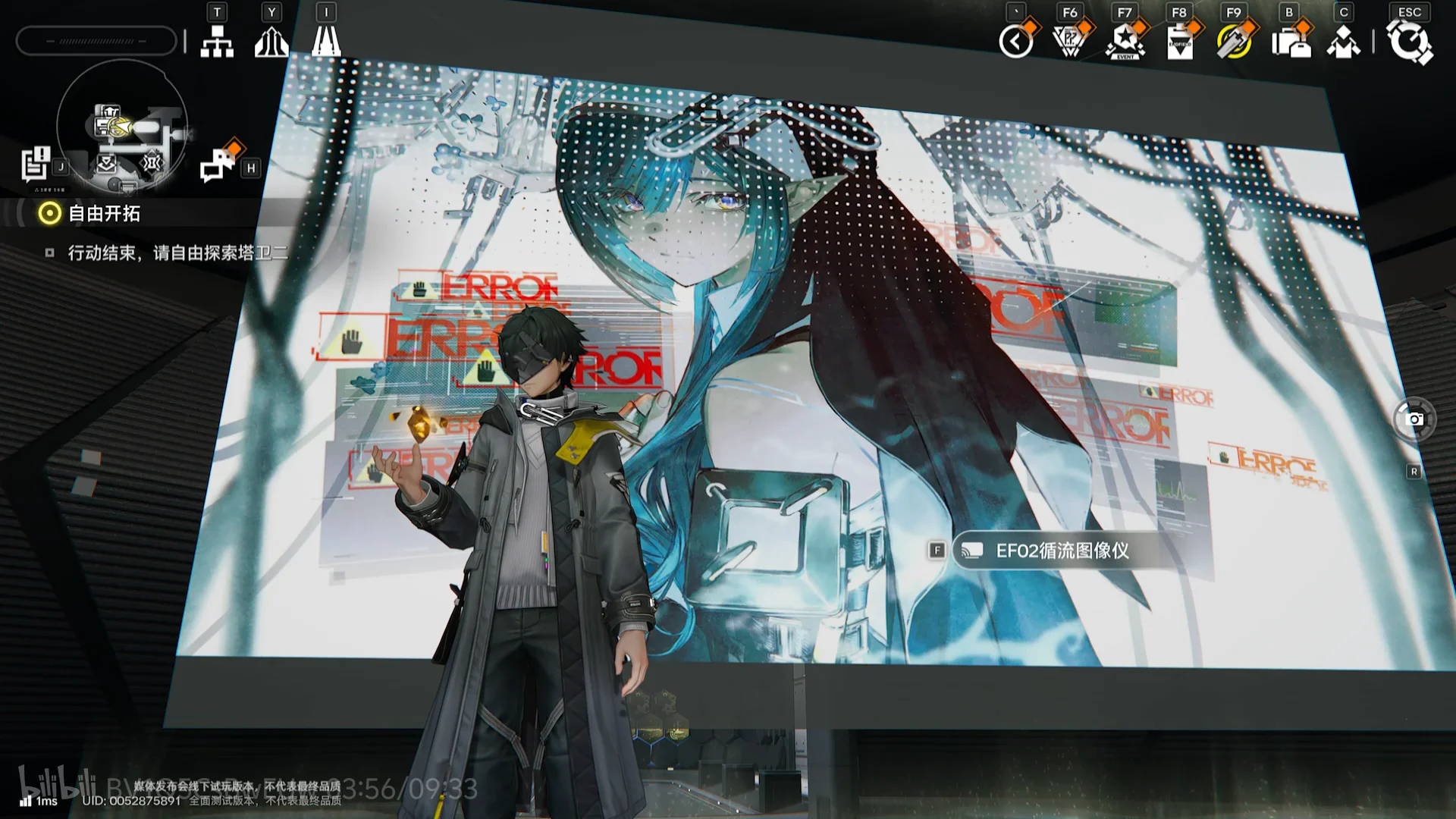
Task: Open the hierarchy tree chart icon
Action: (217, 42)
